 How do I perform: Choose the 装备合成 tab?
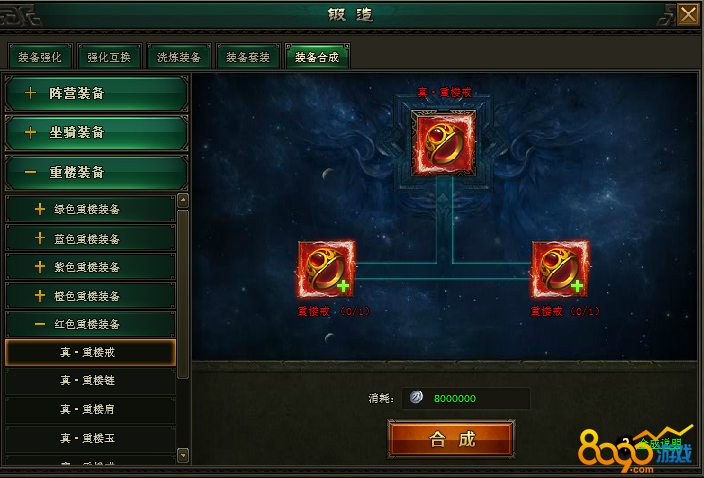[317, 57]
